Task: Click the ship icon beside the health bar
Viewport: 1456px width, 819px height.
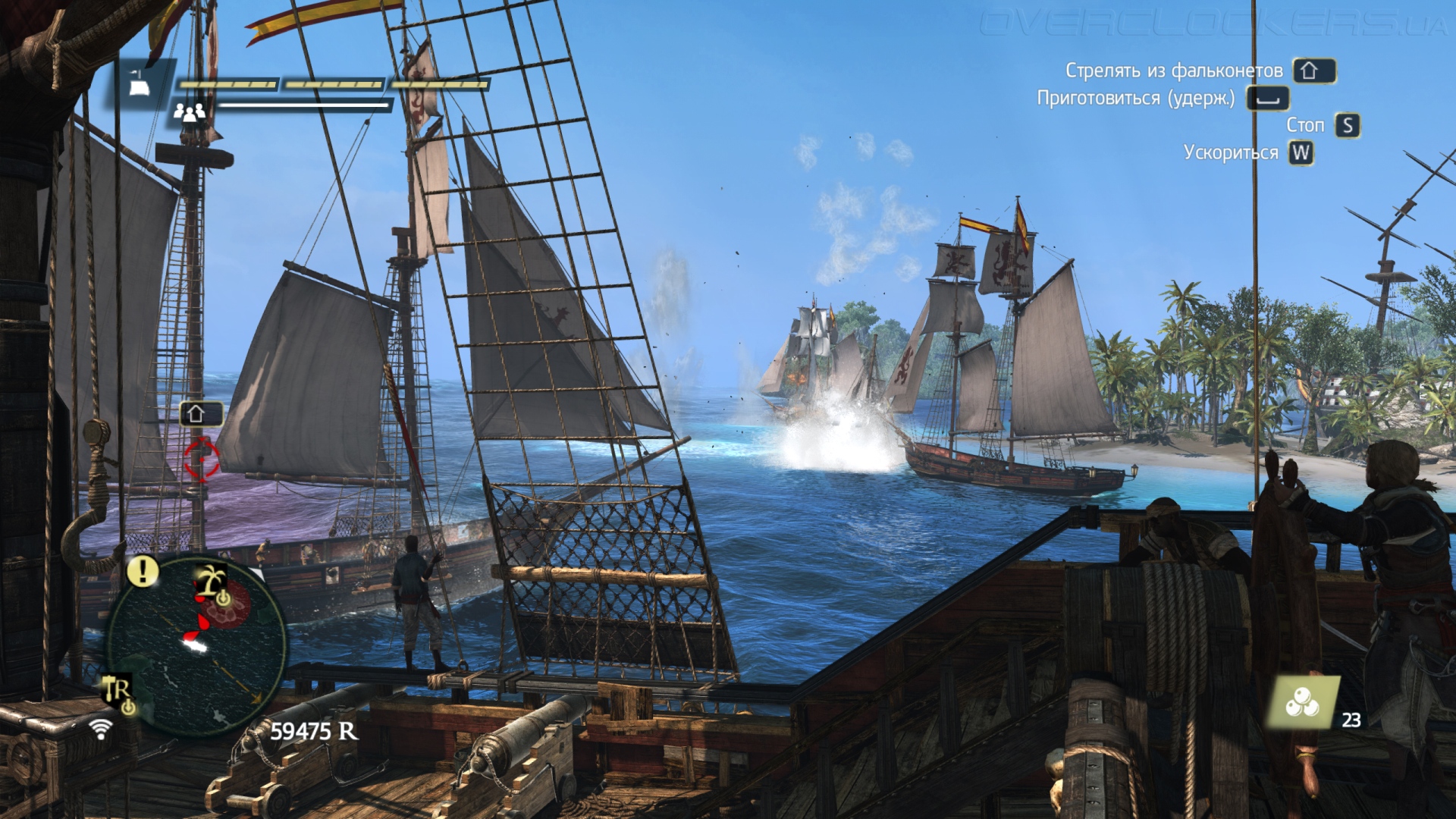Action: [x=139, y=85]
